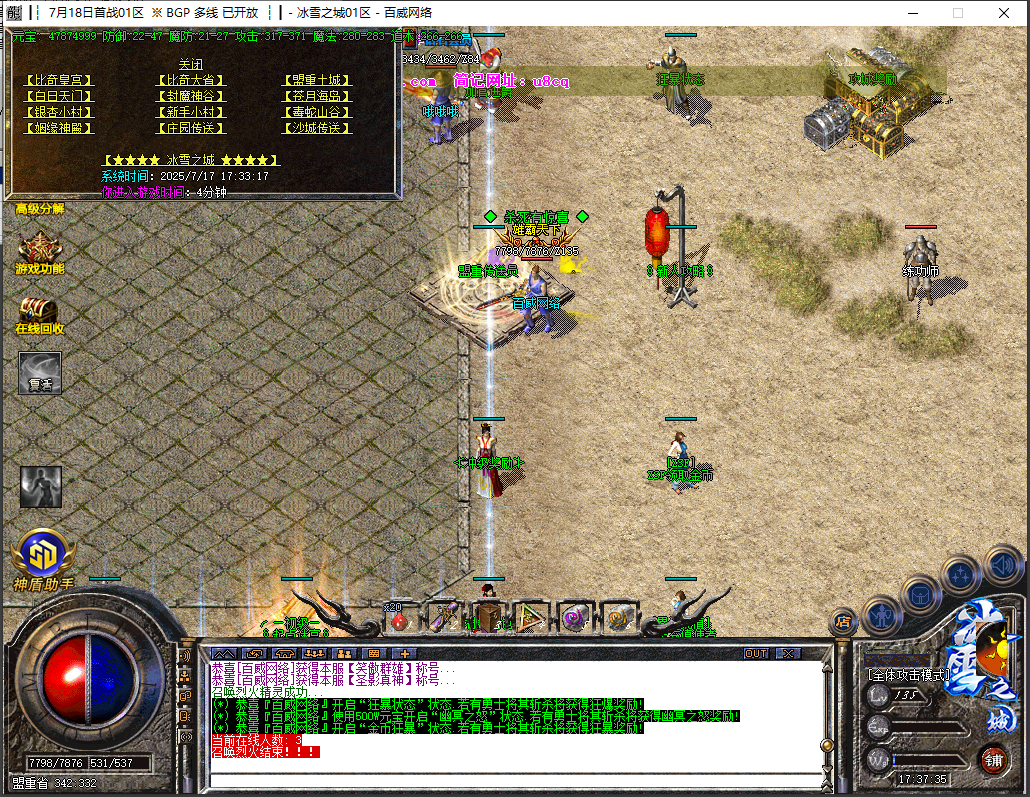The image size is (1030, 797).
Task: Open the 游戏功能 menu icon
Action: pyautogui.click(x=40, y=253)
